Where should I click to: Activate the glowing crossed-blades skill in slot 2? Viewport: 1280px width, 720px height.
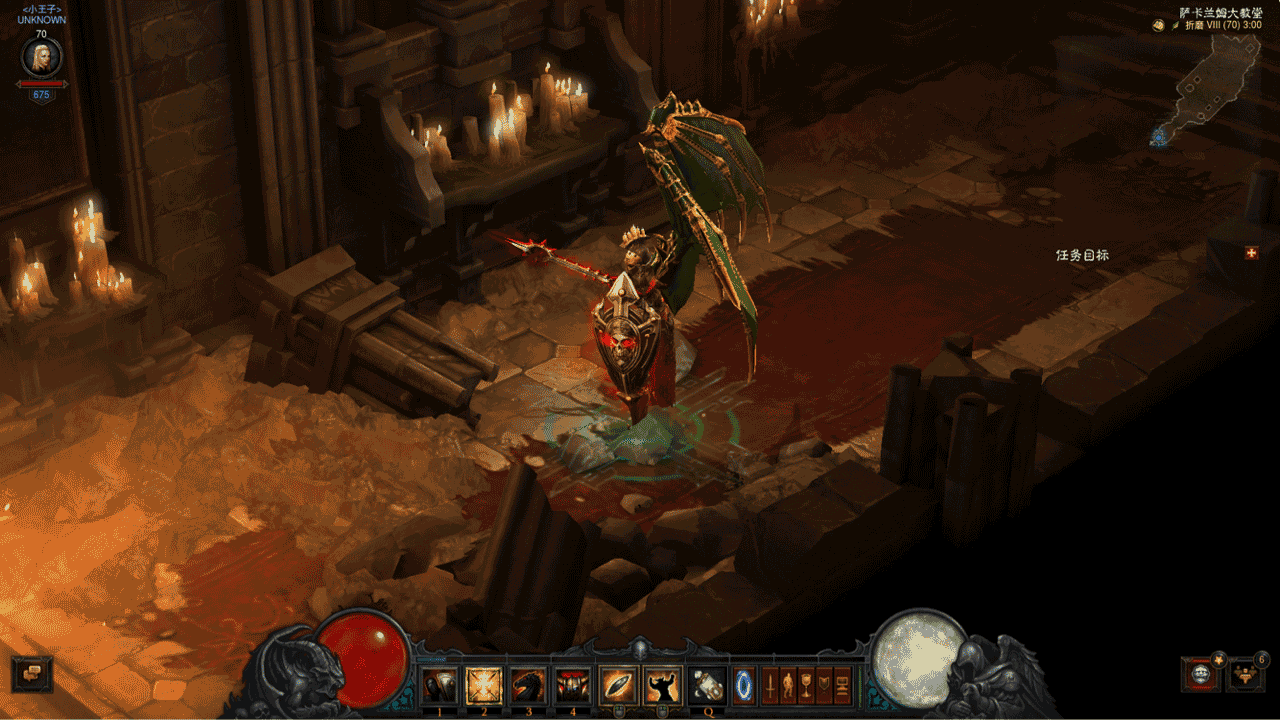coord(485,686)
